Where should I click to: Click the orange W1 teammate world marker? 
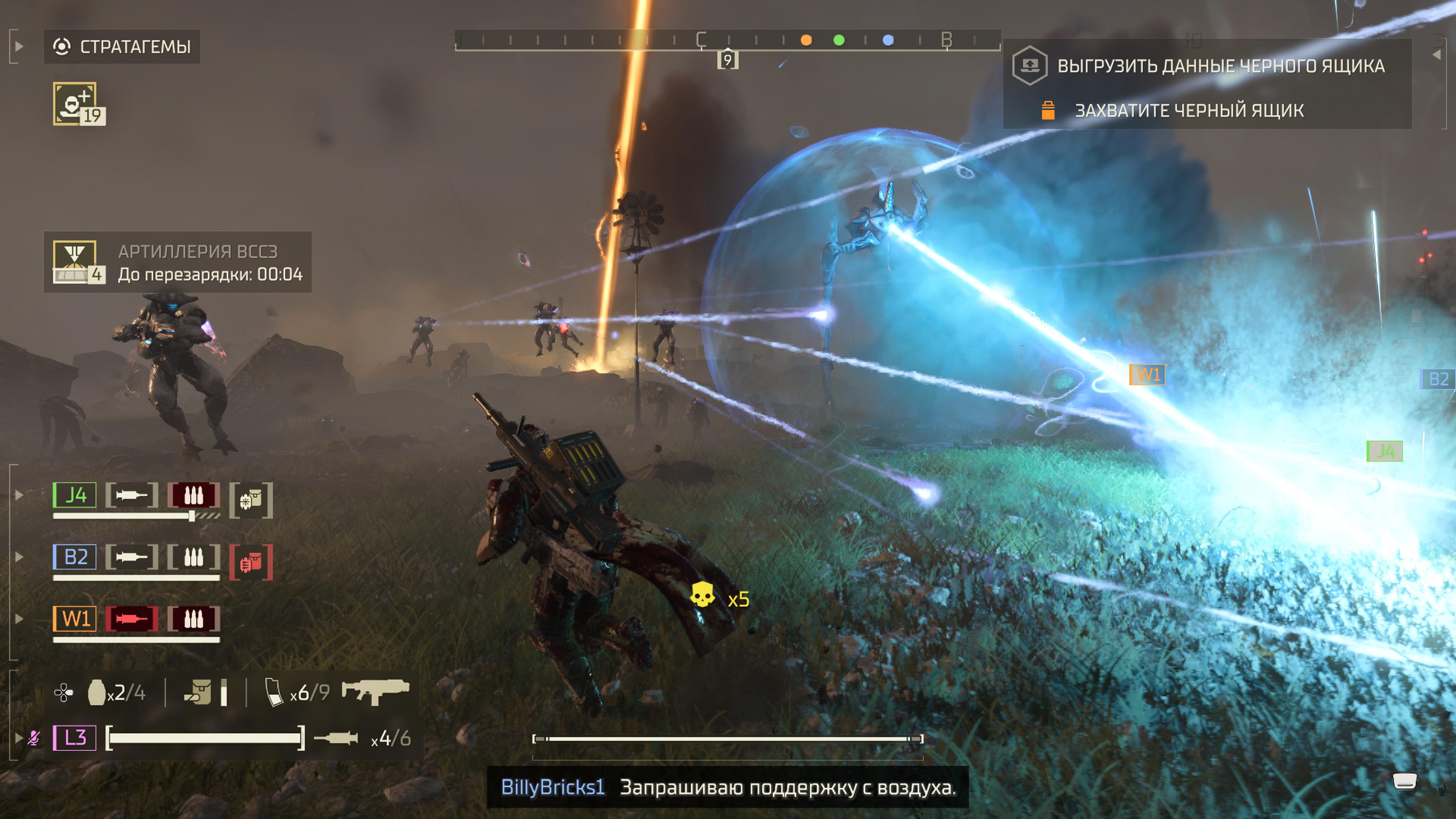tap(1147, 374)
